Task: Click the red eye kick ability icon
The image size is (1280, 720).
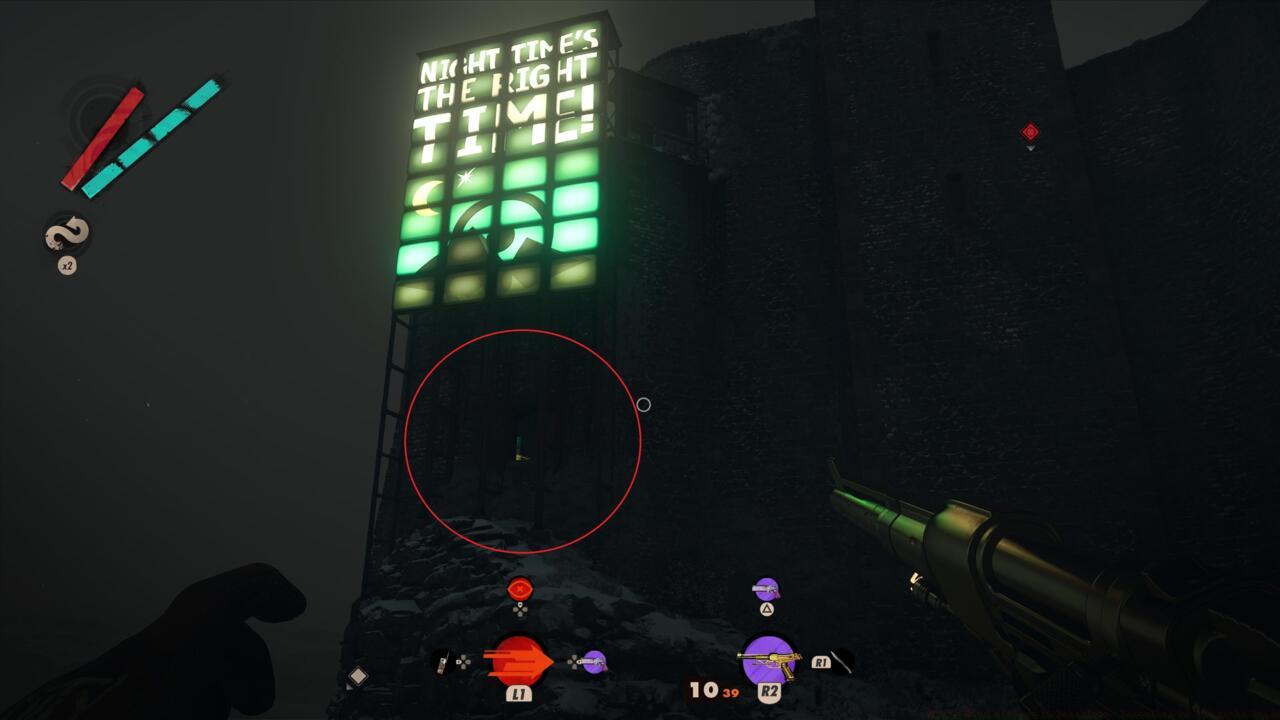Action: (518, 588)
